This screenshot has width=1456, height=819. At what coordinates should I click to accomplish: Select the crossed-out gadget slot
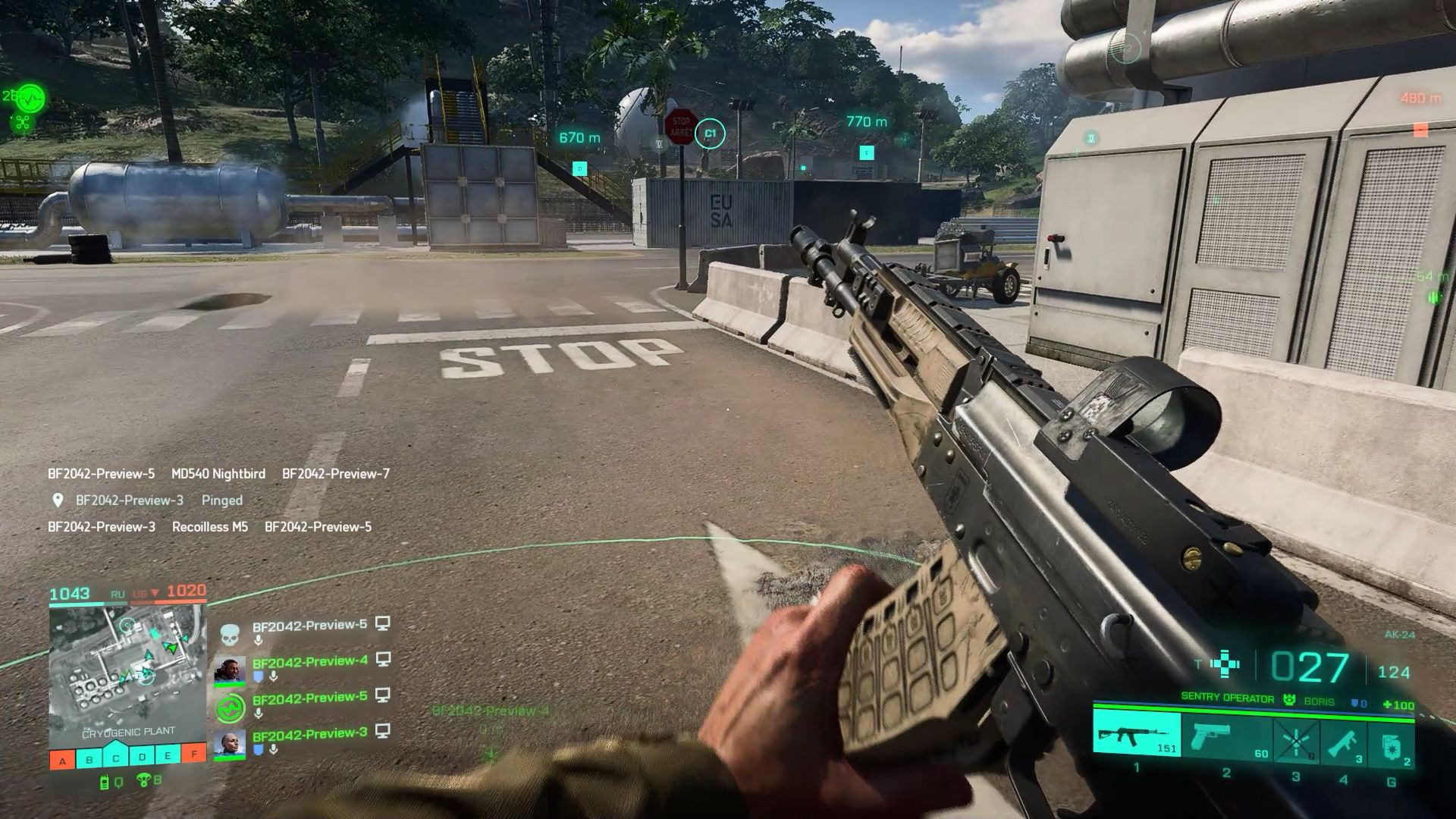[x=1295, y=740]
